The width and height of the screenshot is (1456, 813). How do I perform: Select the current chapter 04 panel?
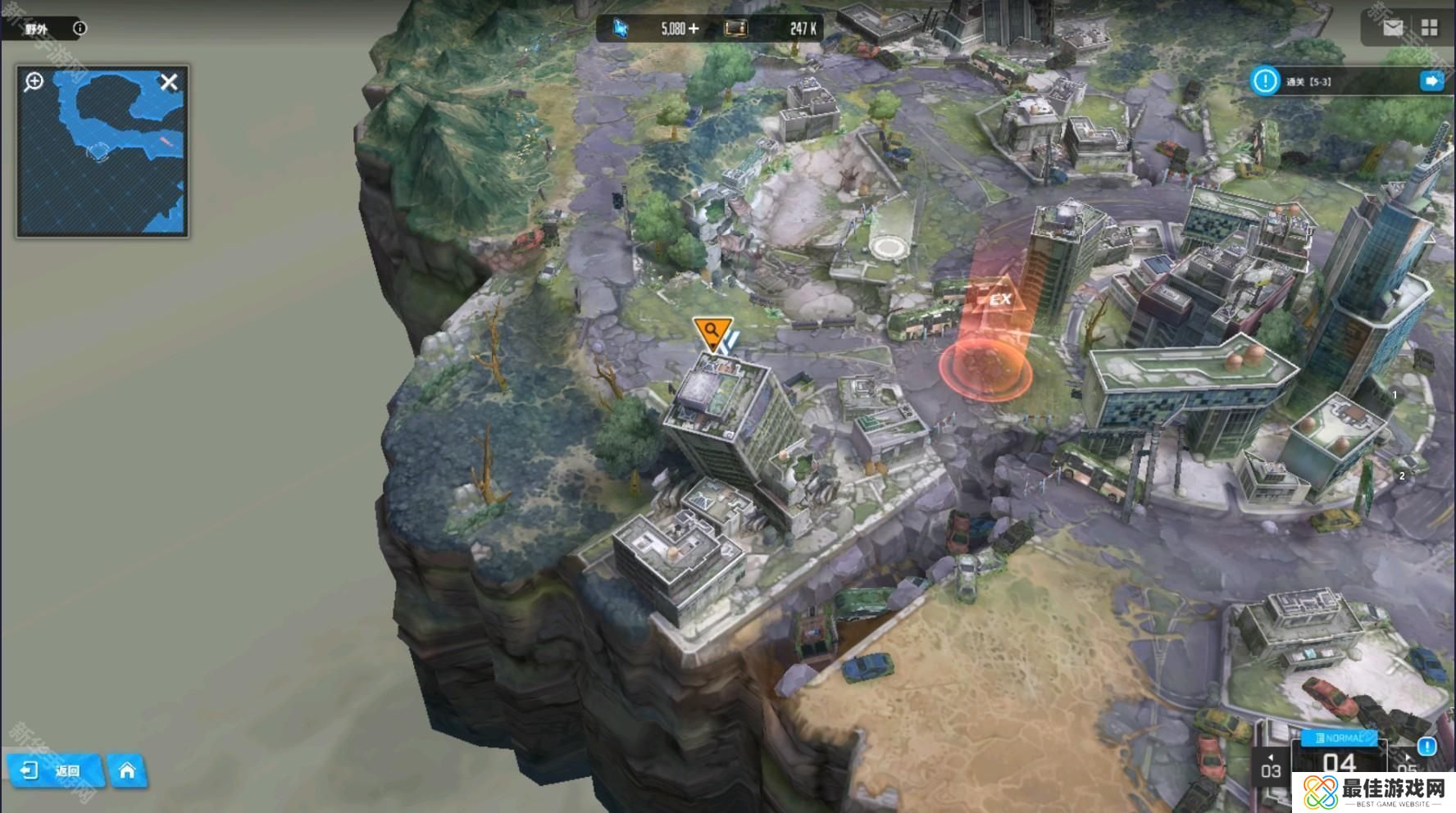1339,762
